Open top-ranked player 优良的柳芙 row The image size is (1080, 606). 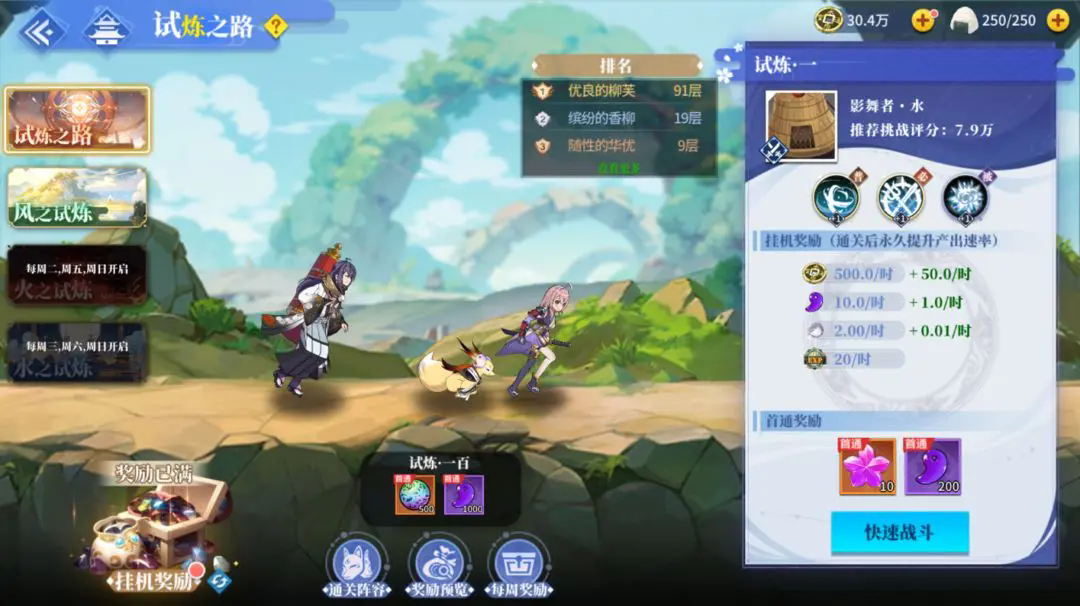(x=620, y=91)
